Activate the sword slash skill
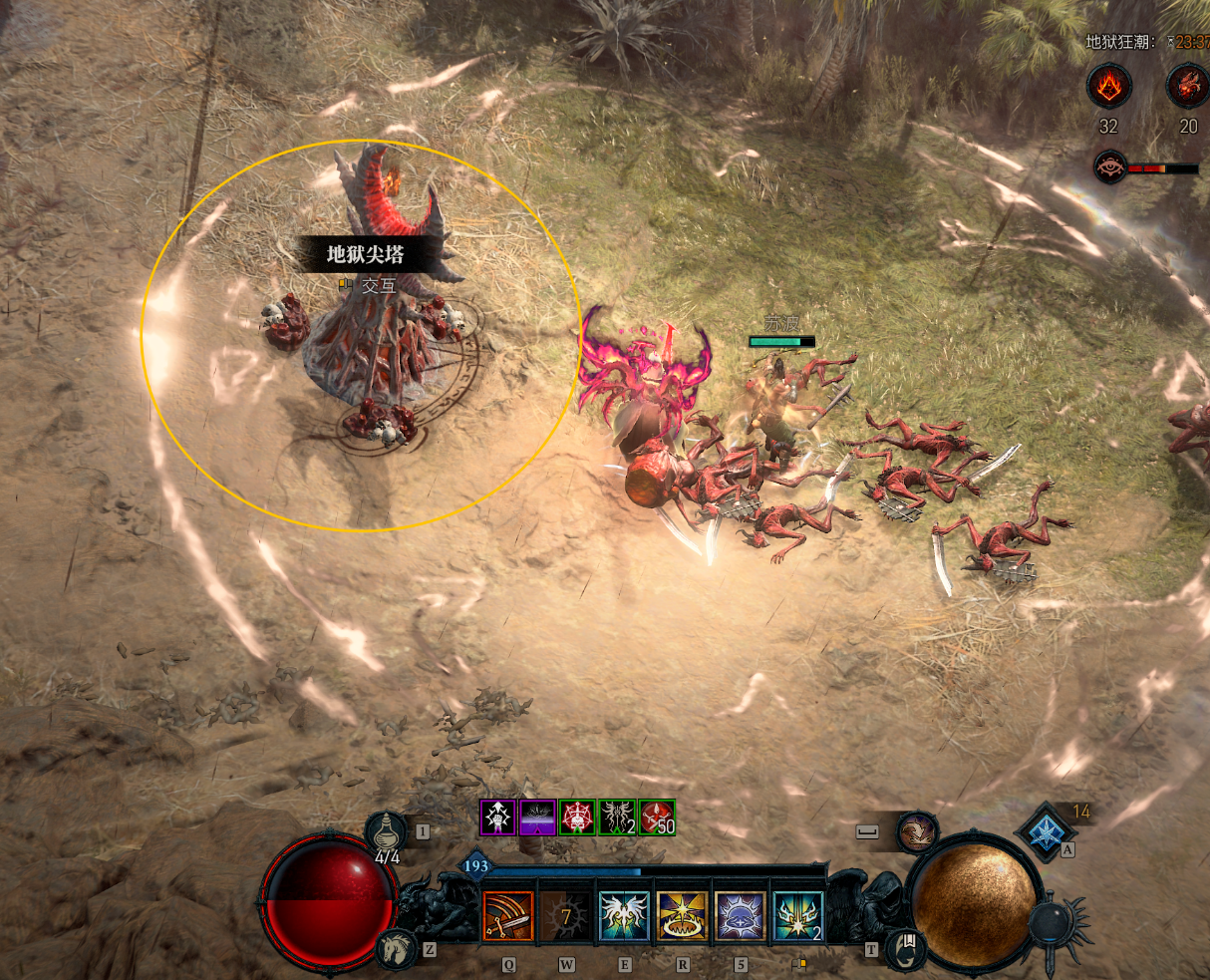The width and height of the screenshot is (1210, 980). (x=508, y=916)
